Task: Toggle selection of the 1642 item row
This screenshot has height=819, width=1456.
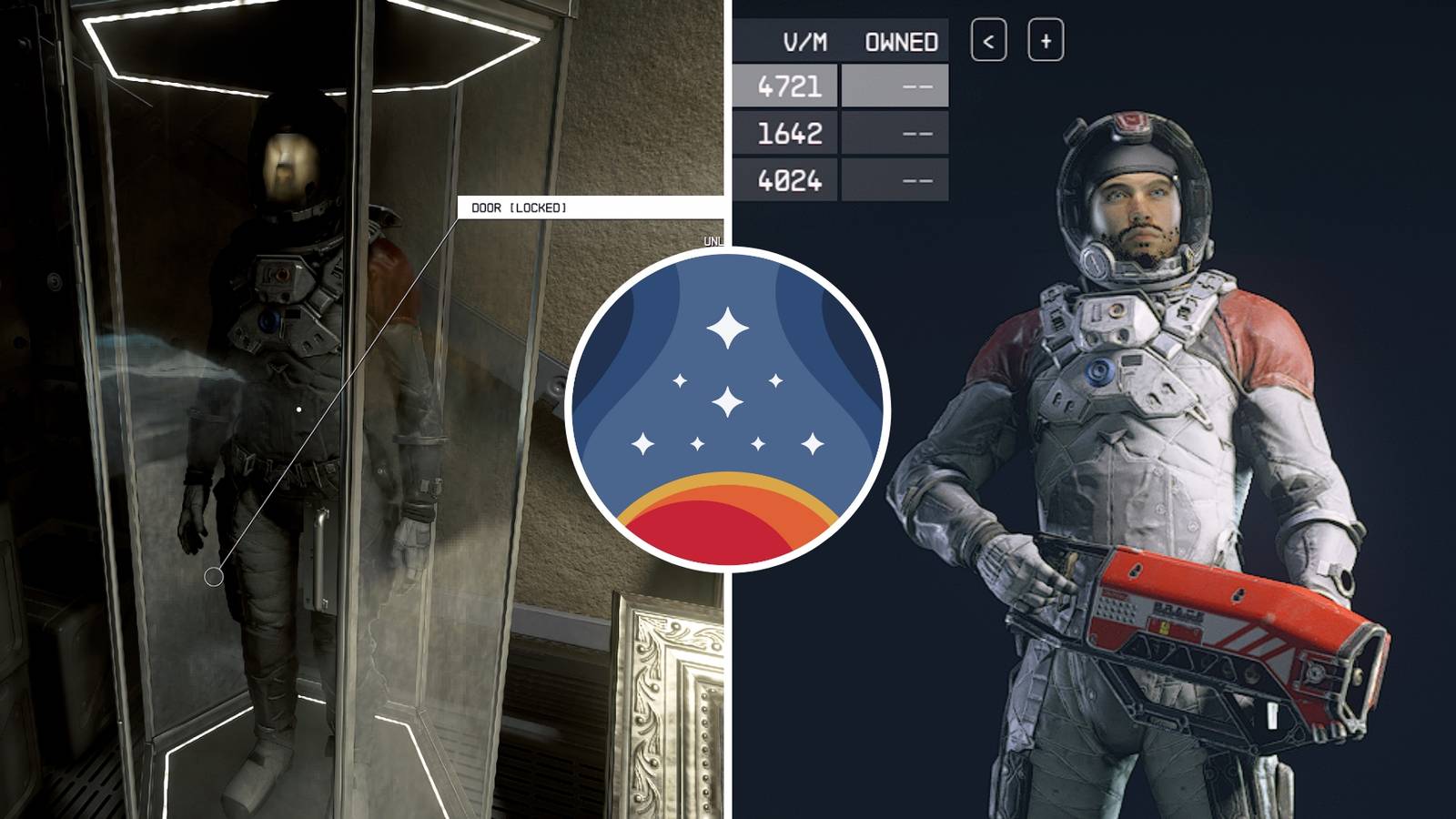Action: [792, 132]
